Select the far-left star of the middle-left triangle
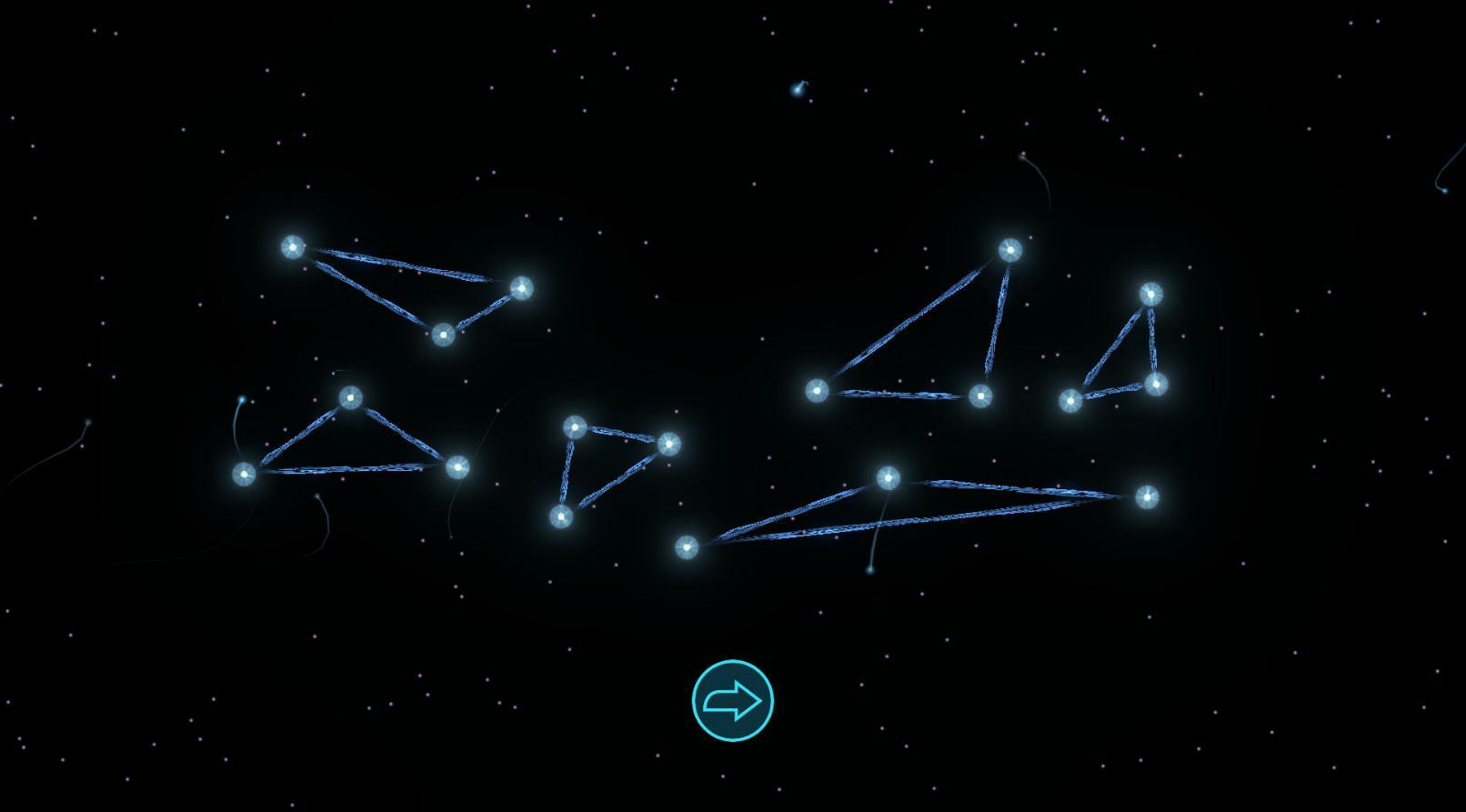Image resolution: width=1466 pixels, height=812 pixels. coord(244,474)
